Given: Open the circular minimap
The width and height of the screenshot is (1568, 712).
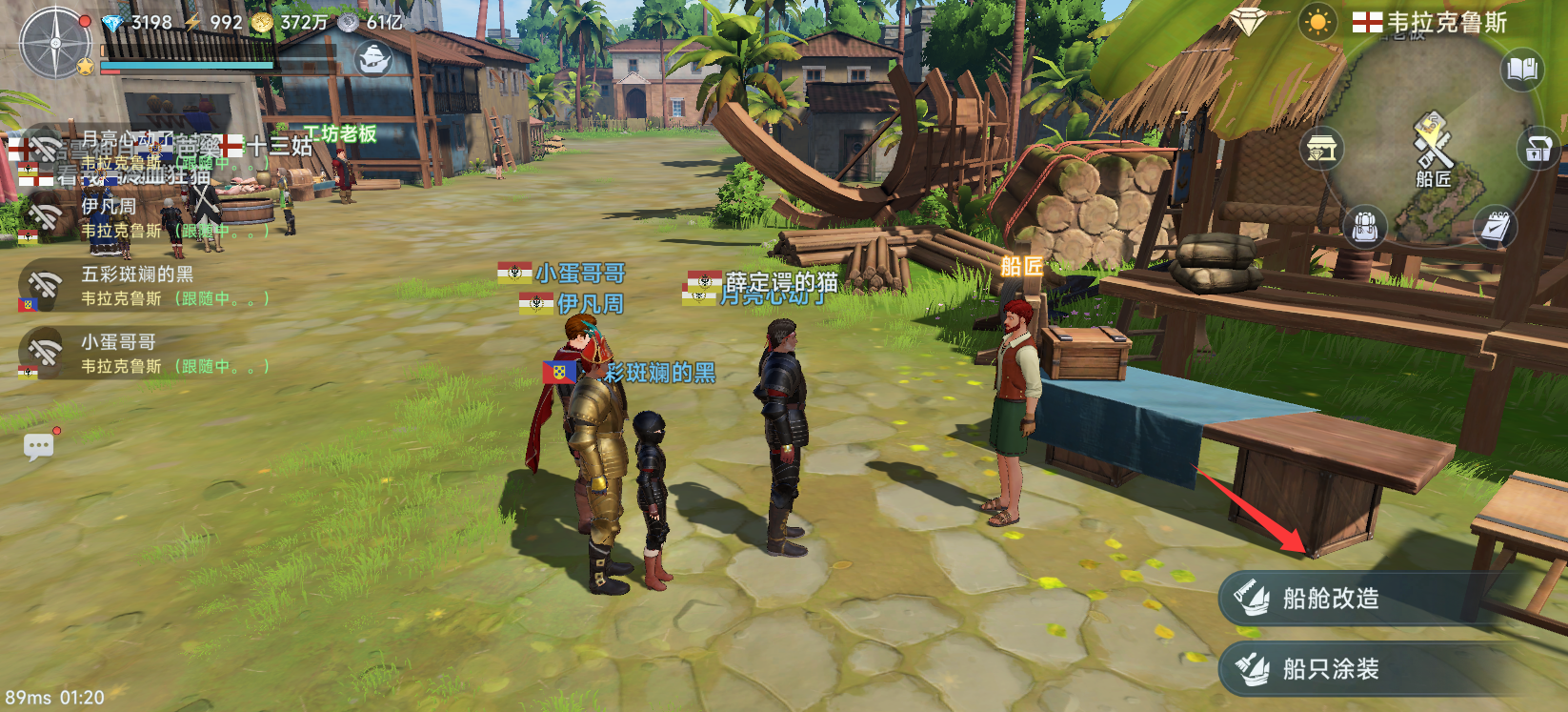Looking at the screenshot, I should coord(1426,143).
